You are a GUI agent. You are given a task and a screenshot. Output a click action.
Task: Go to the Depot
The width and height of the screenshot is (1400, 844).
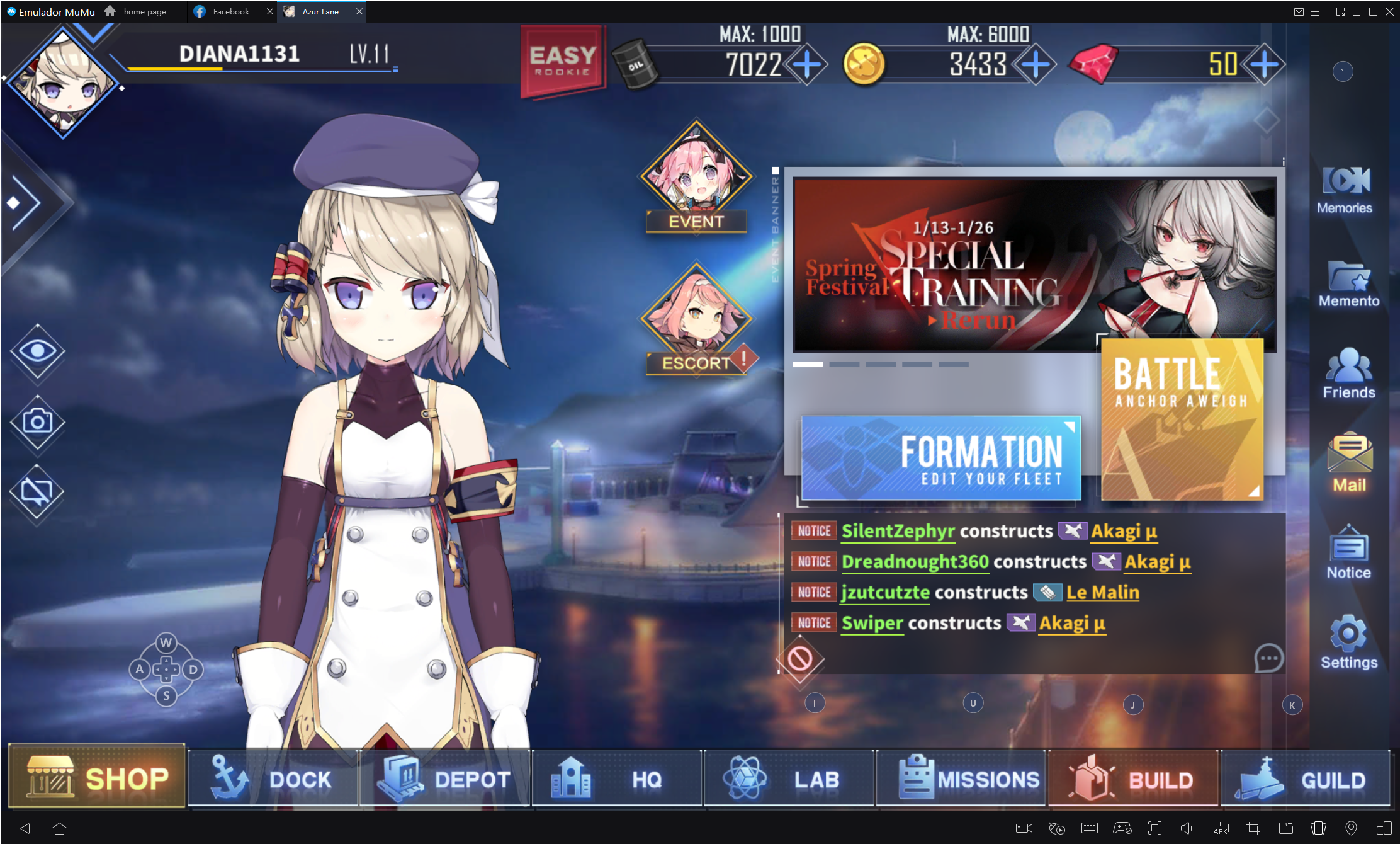point(445,779)
